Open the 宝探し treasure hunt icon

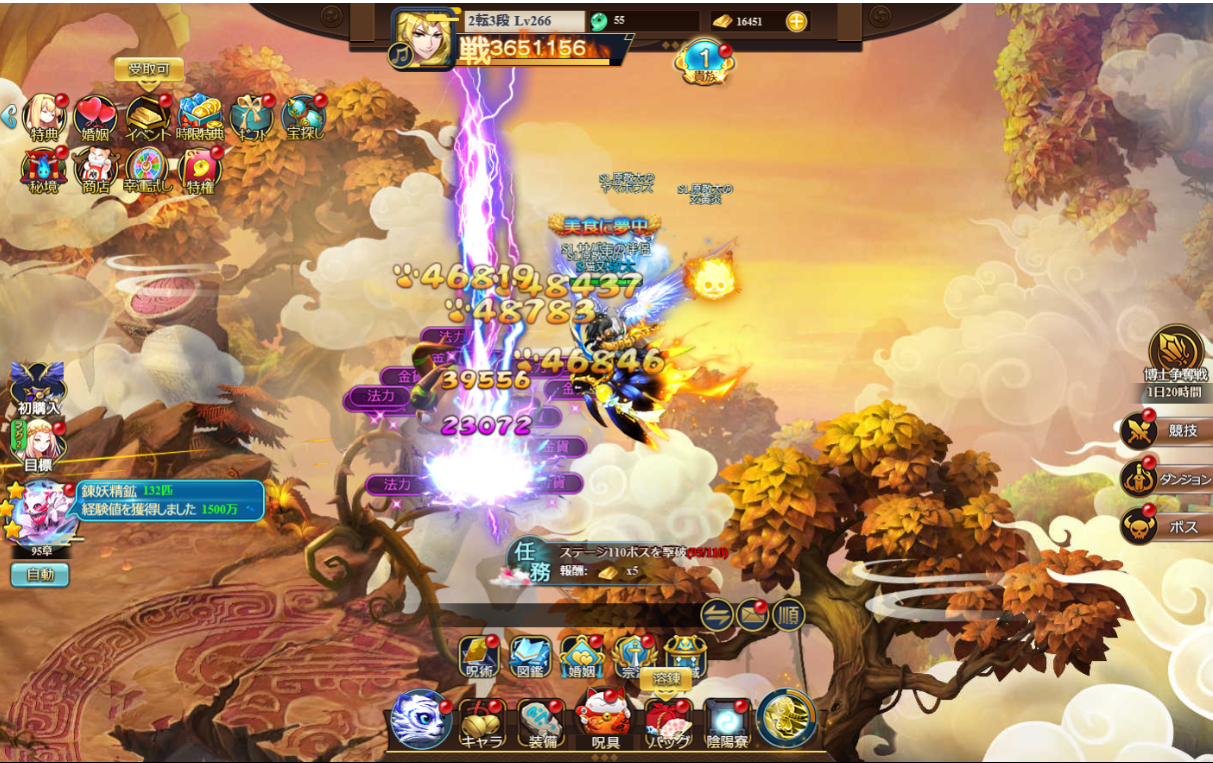coord(303,118)
